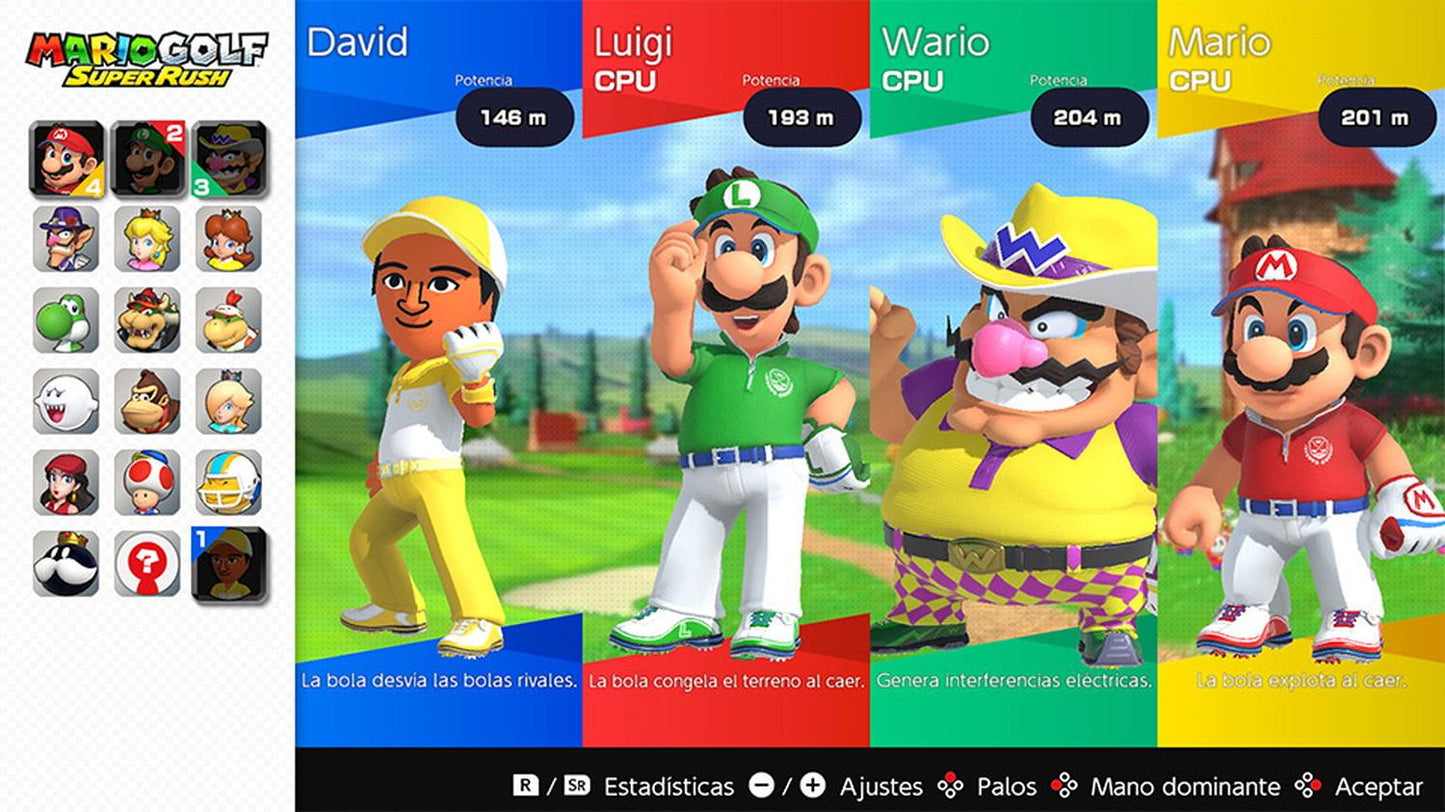
Task: Select the Waluigi character tile
Action: tap(66, 239)
